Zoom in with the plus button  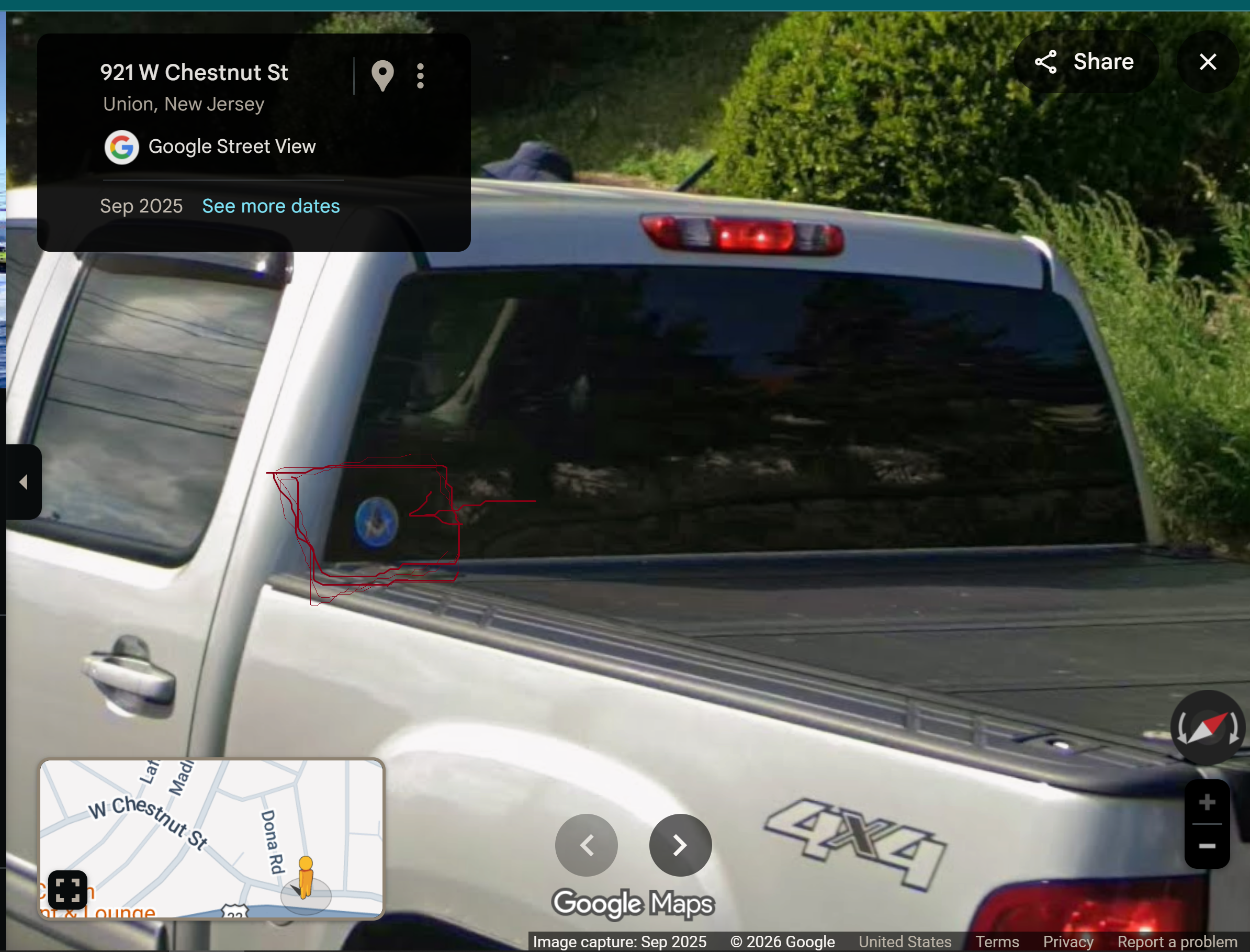[x=1207, y=802]
